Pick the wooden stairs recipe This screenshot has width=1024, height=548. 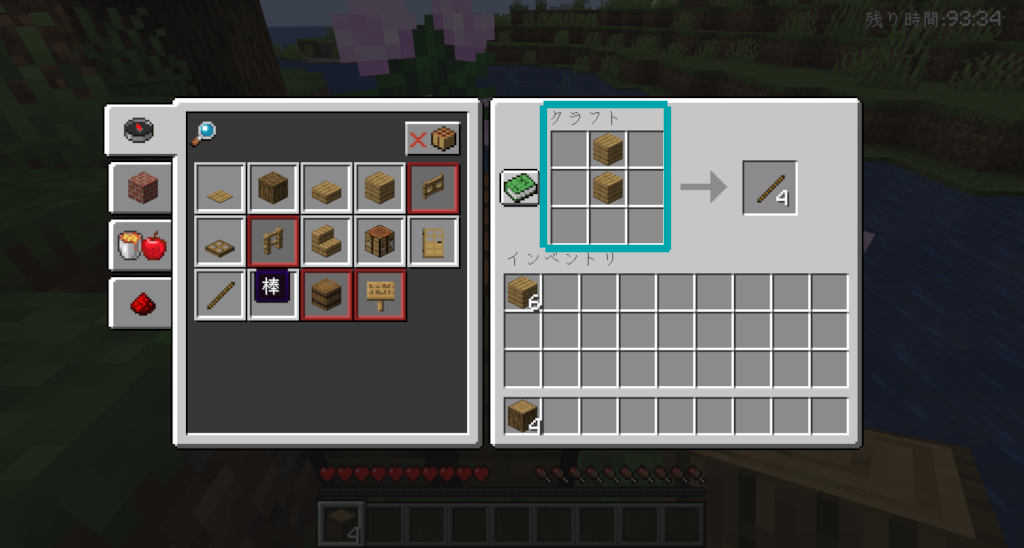point(327,242)
